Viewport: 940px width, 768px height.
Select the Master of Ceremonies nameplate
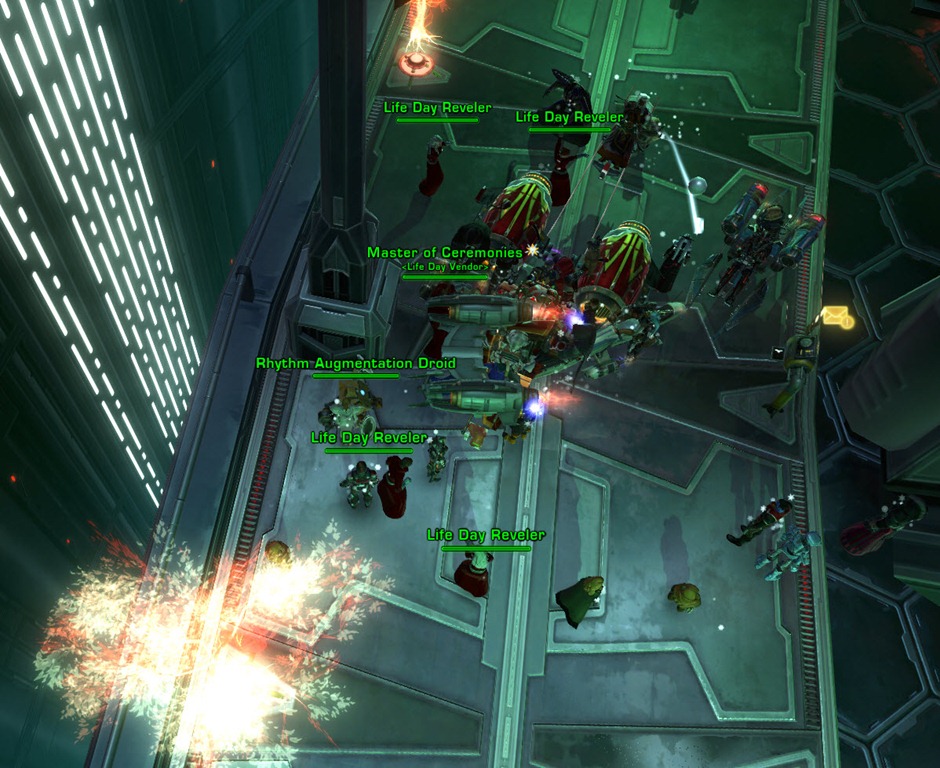(445, 253)
